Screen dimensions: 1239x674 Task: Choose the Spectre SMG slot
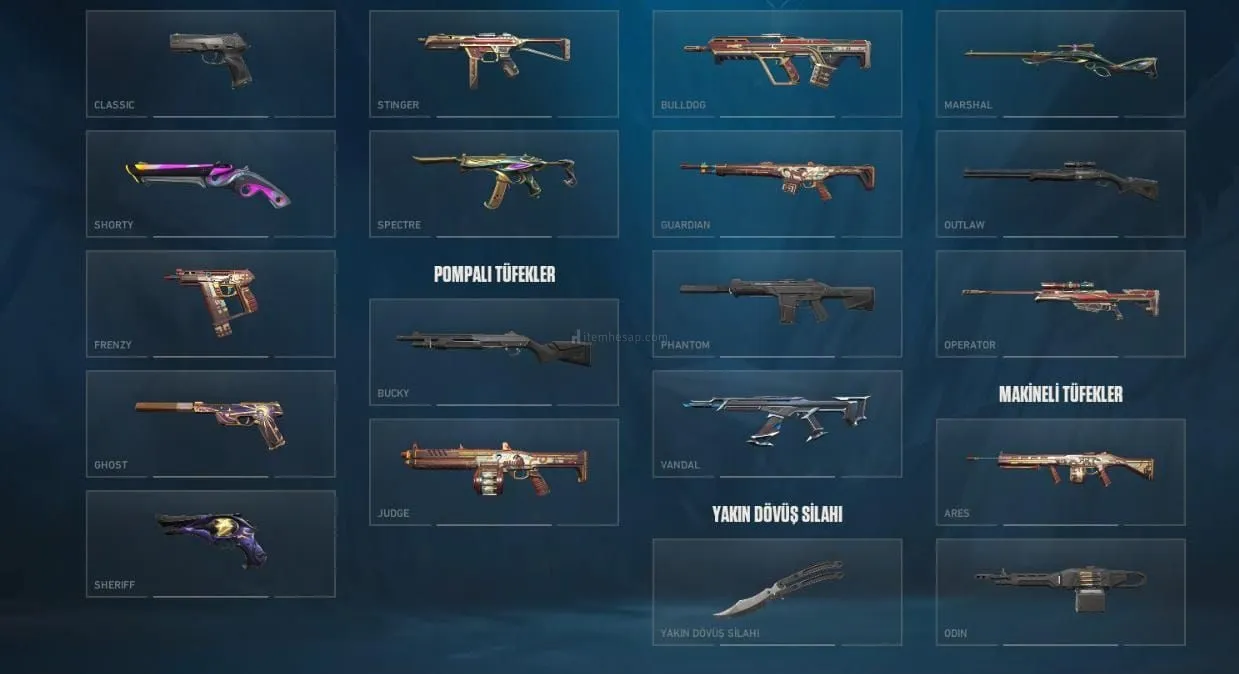[x=494, y=183]
